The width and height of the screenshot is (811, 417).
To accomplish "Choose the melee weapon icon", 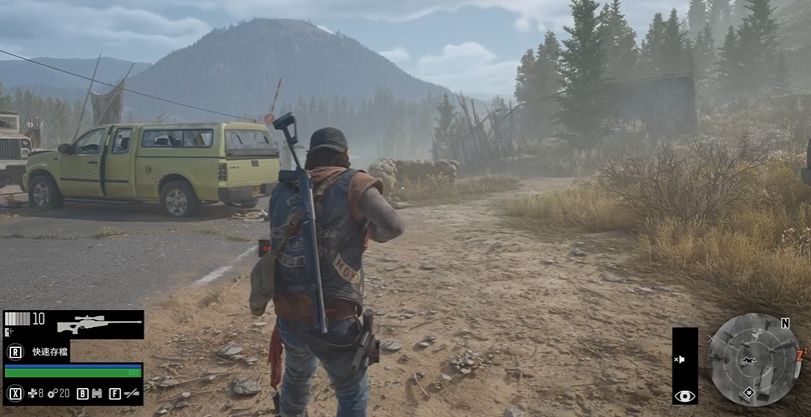I will (130, 394).
